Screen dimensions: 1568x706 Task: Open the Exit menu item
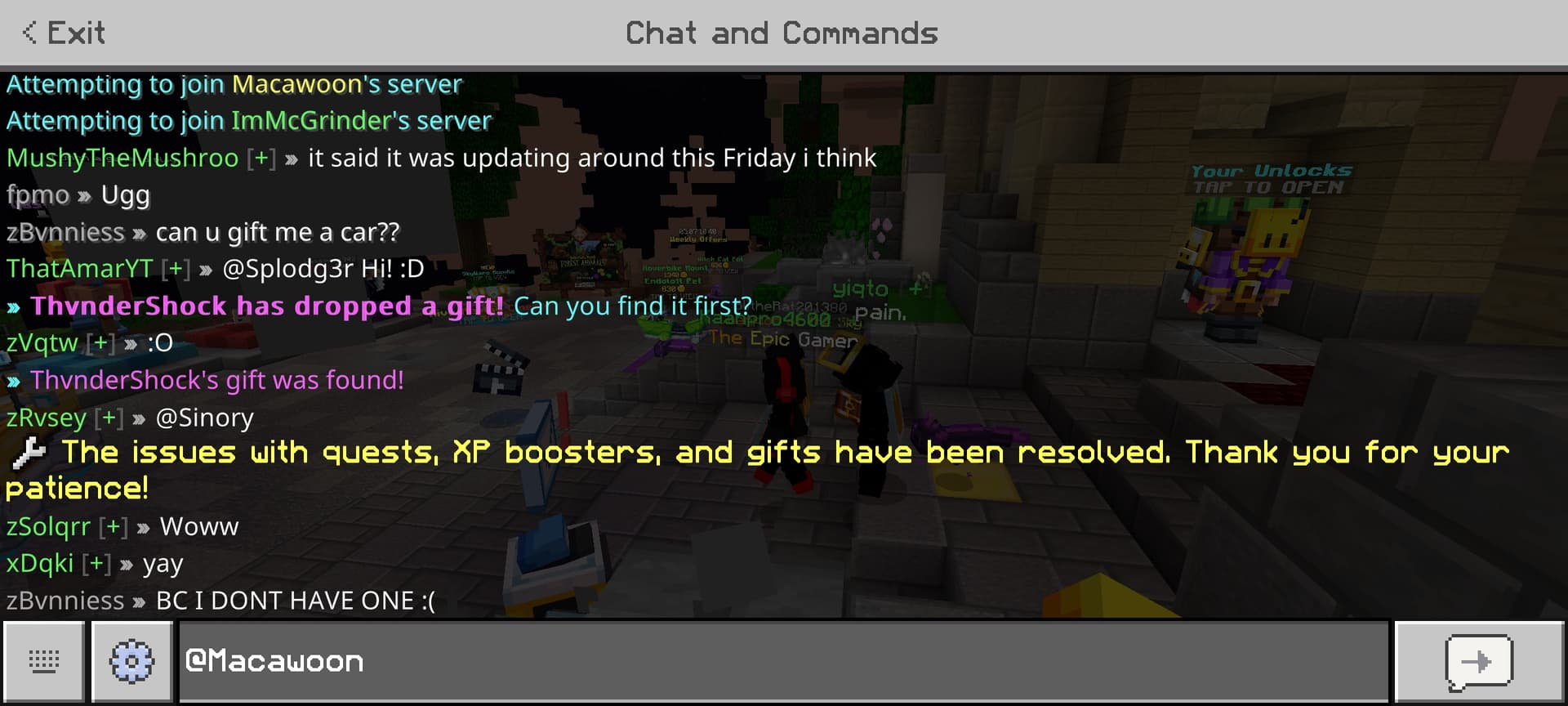(x=75, y=33)
